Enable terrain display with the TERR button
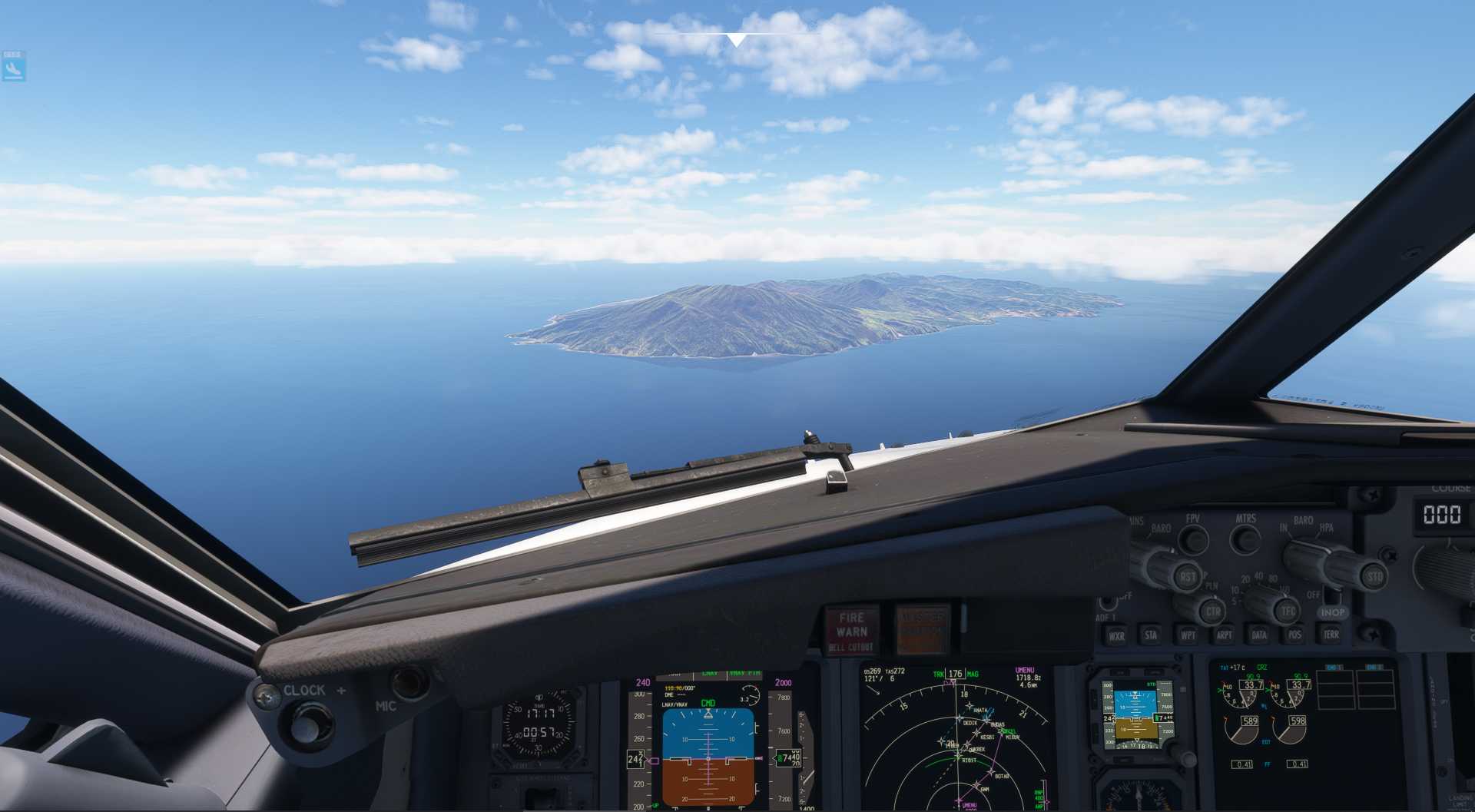 1331,635
